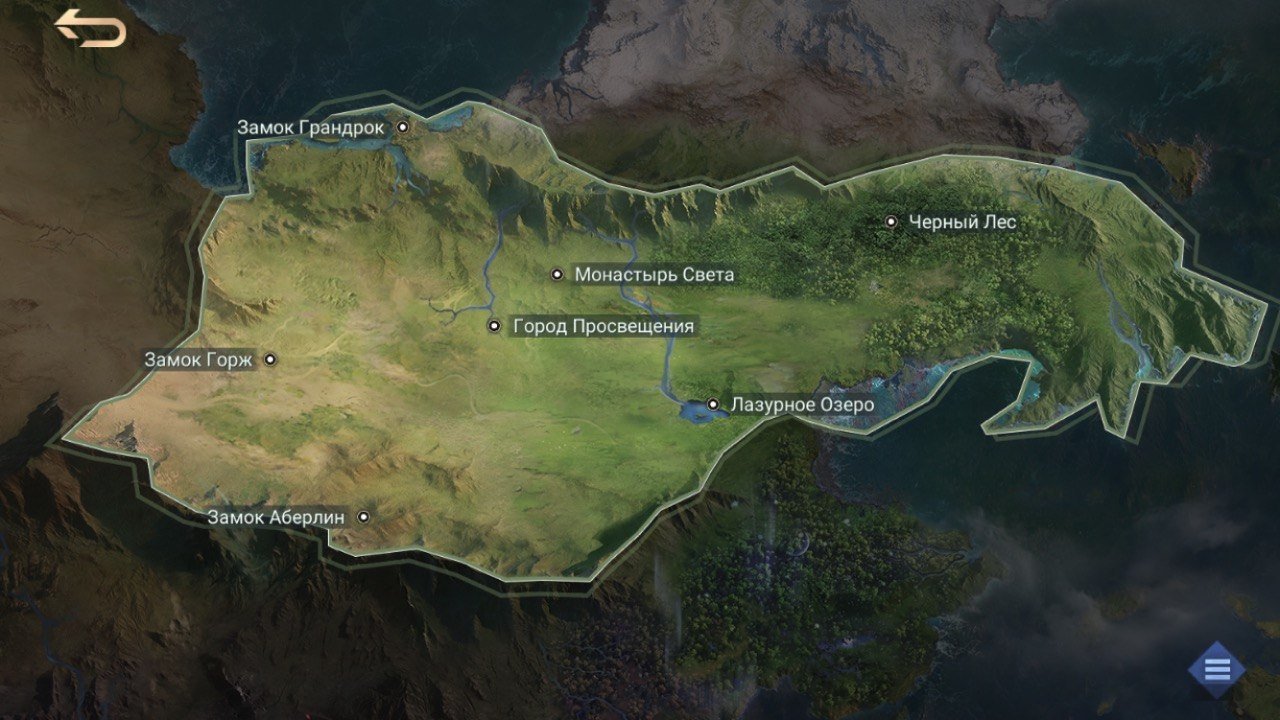Select the Замок Грандрок map marker

click(403, 127)
